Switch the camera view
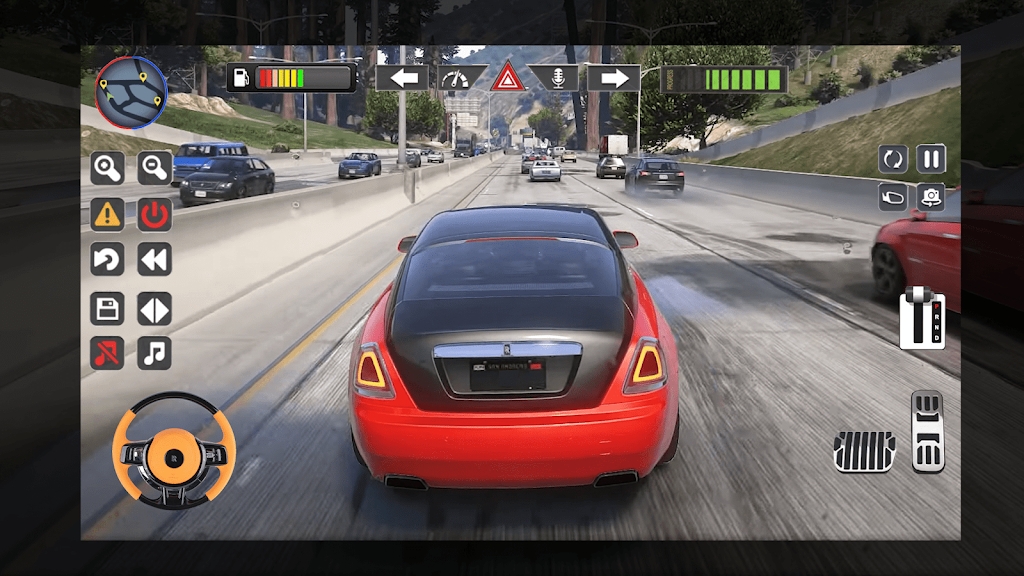Screen dimensions: 1024x576 [x=931, y=196]
